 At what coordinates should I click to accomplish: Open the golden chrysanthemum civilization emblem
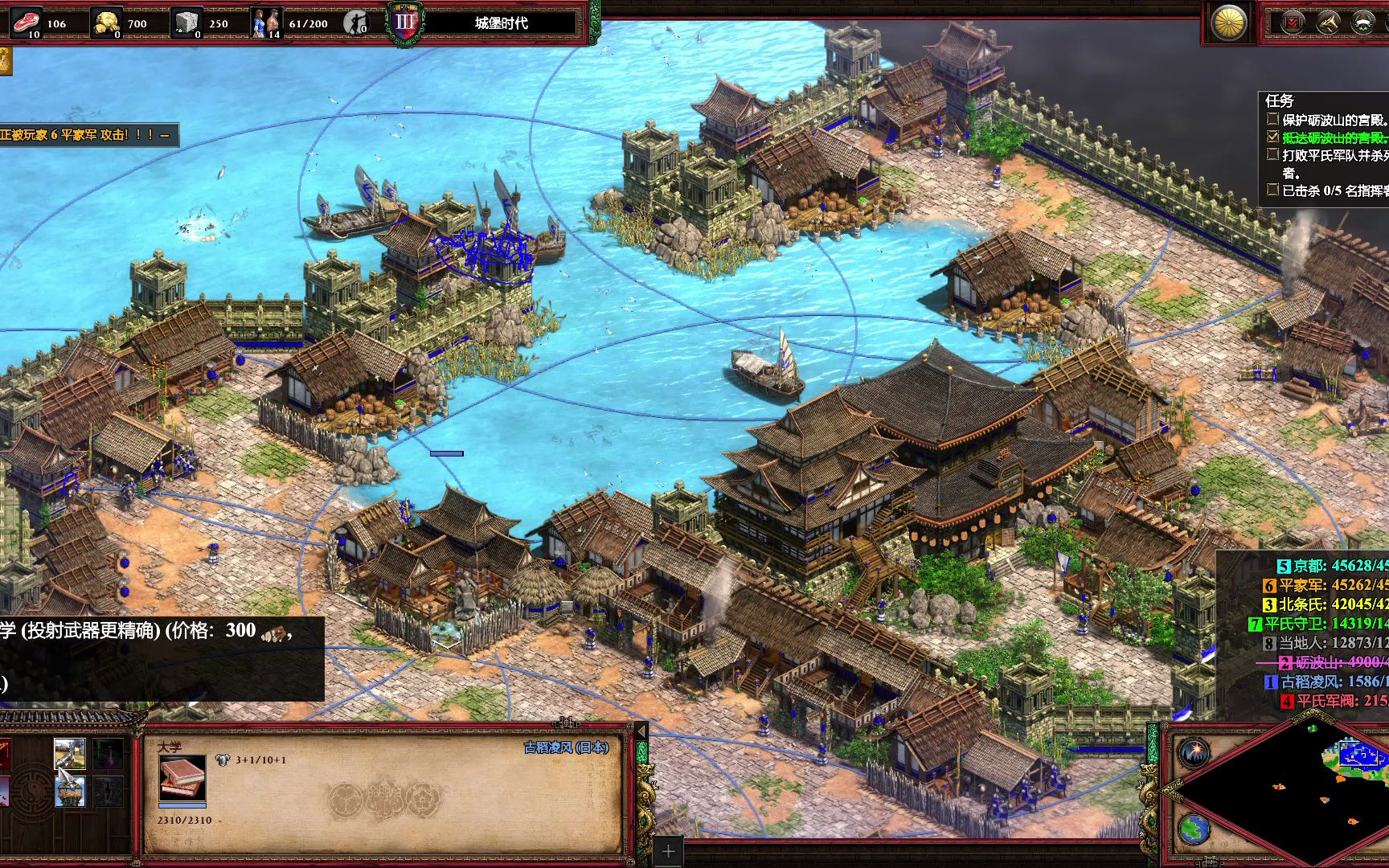[x=1229, y=23]
